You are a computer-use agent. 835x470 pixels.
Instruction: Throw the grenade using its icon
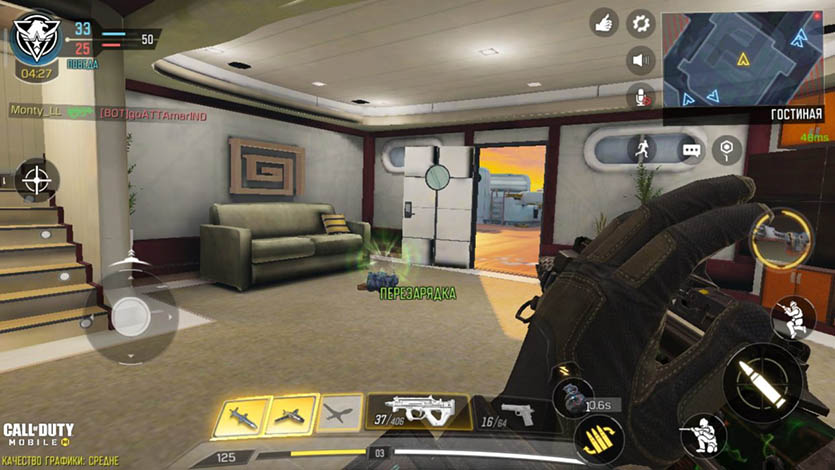[572, 392]
